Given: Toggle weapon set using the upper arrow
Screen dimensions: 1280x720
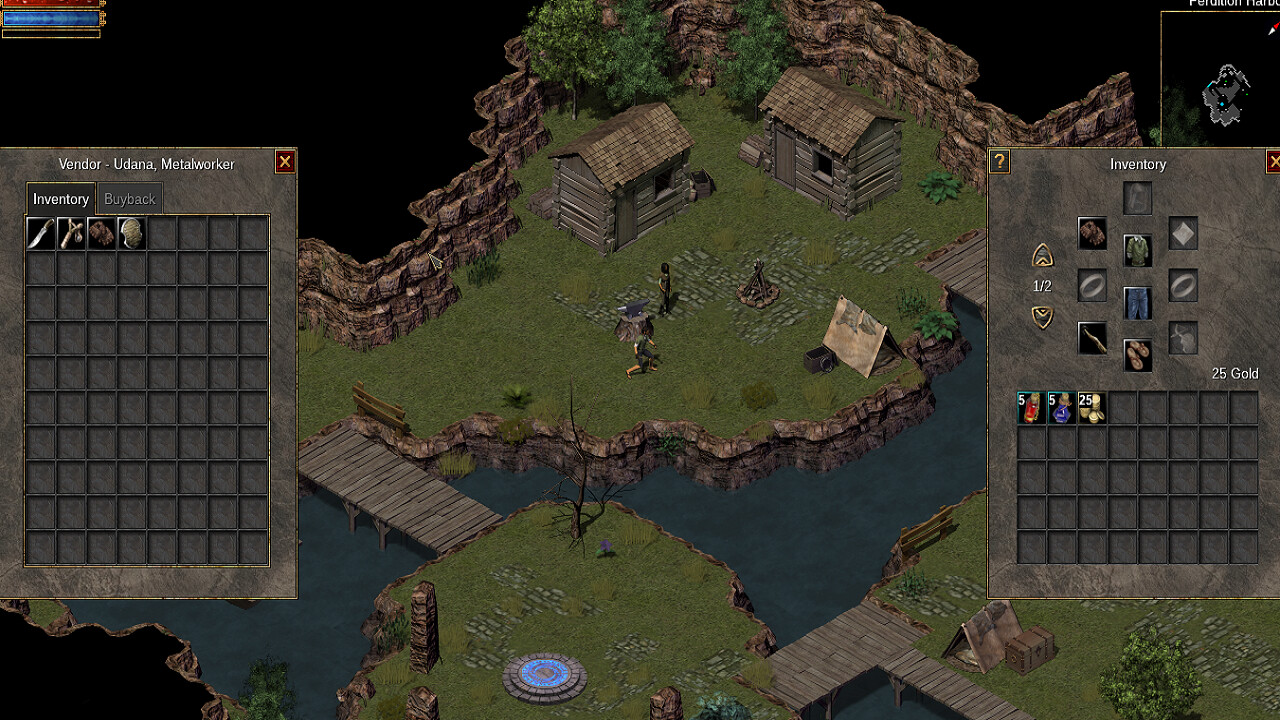Looking at the screenshot, I should click(1041, 256).
